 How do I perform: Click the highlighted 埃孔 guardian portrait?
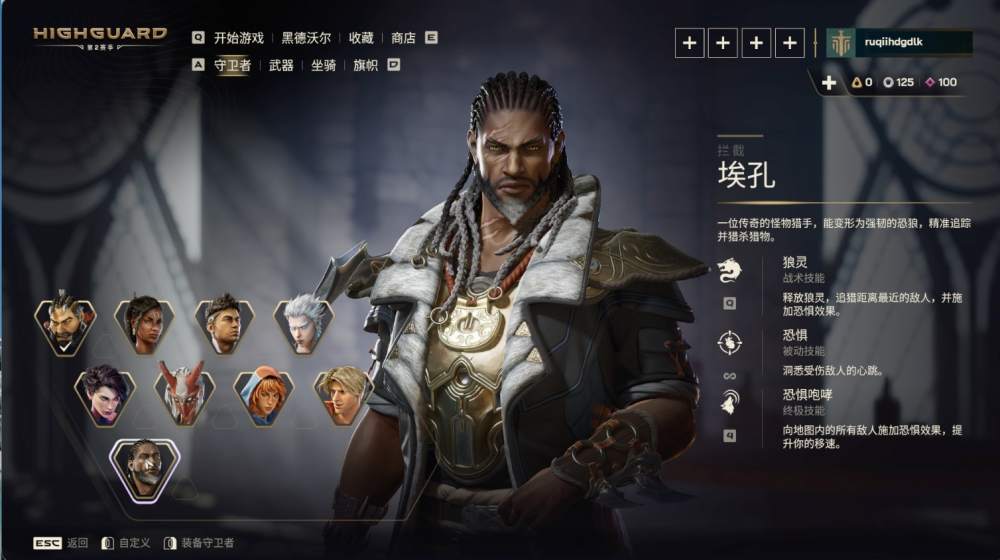(144, 466)
